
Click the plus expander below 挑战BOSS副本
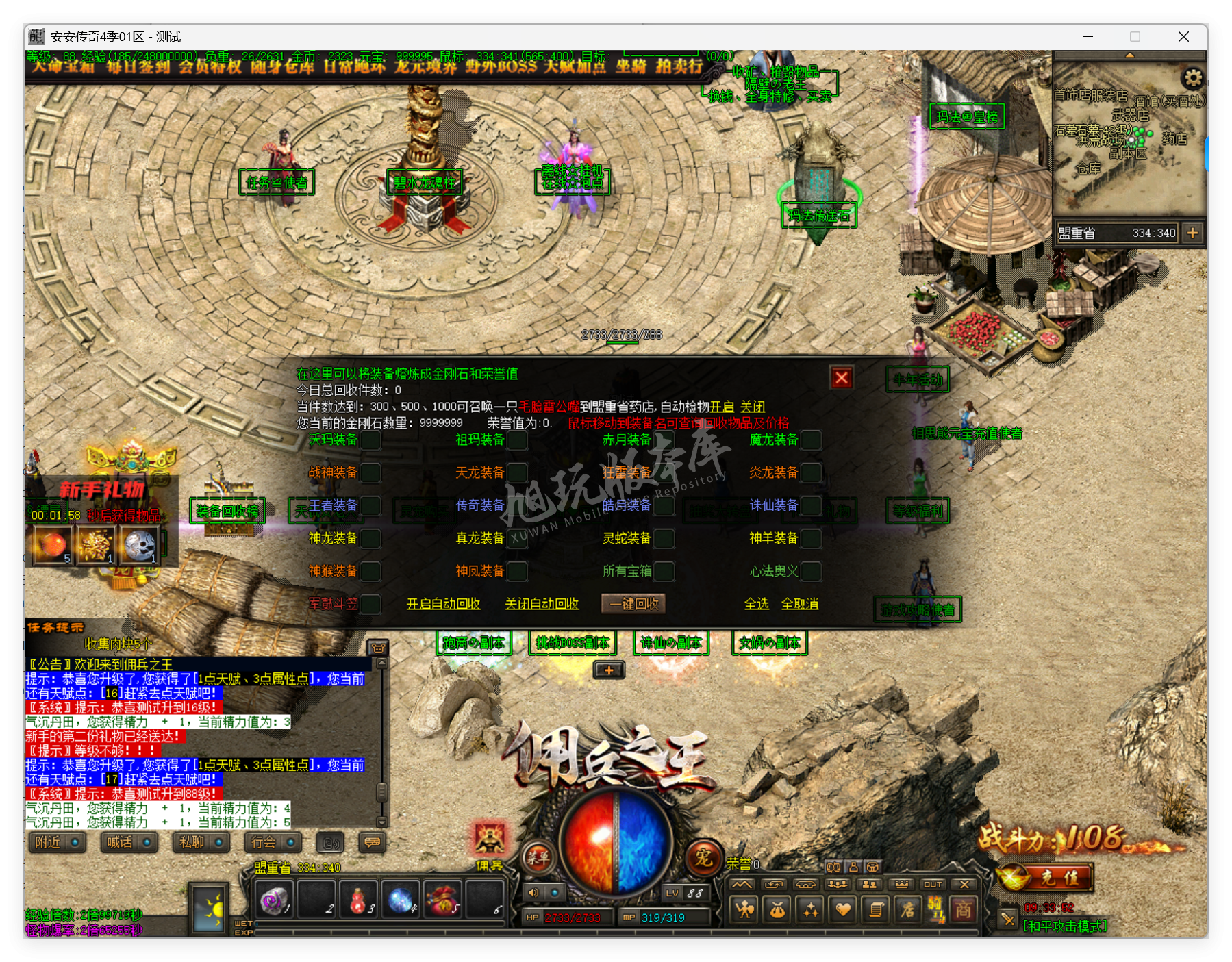tap(608, 671)
